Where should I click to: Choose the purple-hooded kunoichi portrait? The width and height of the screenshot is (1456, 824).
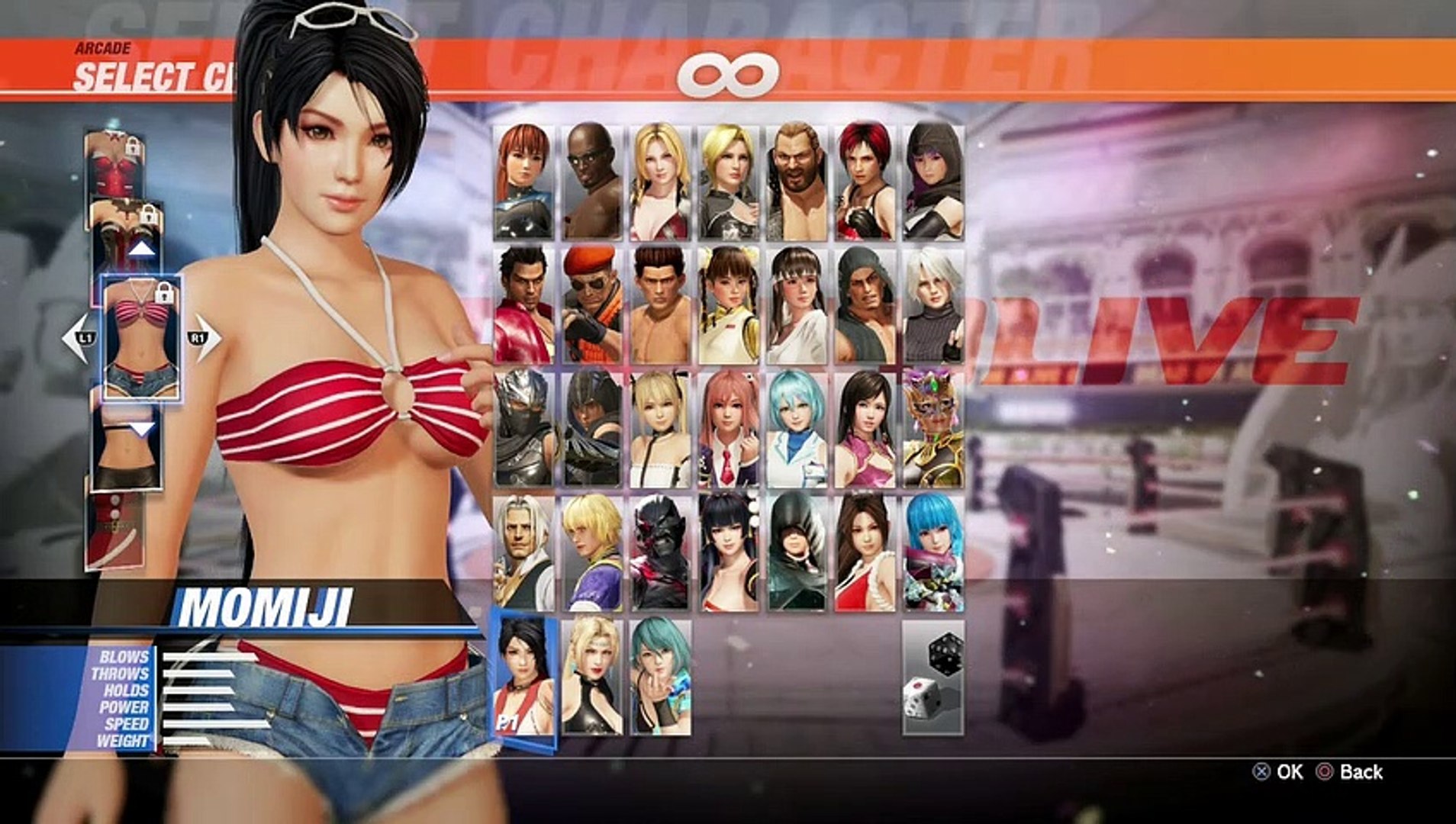click(x=933, y=182)
